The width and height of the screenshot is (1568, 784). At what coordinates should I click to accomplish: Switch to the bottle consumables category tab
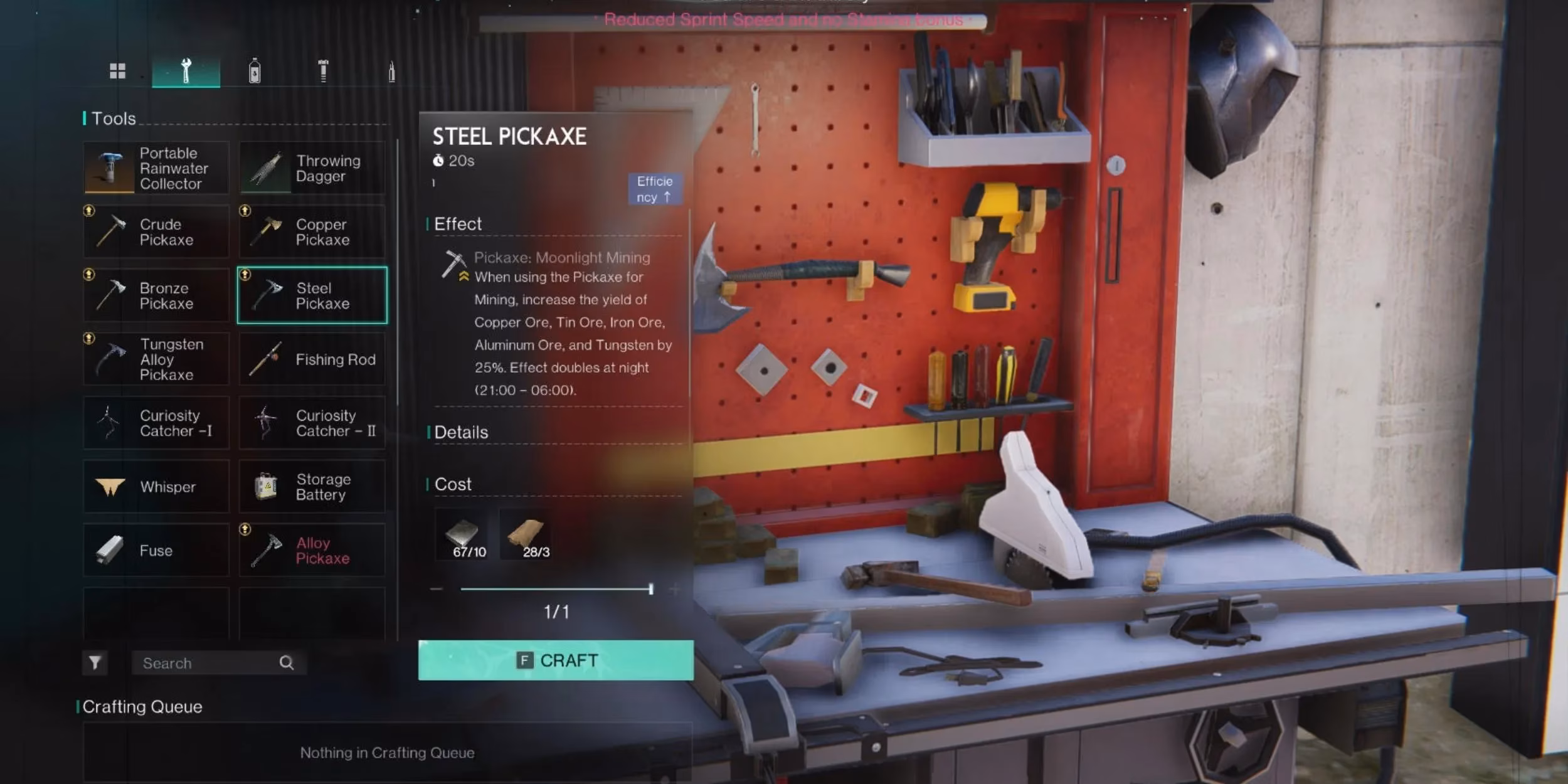pyautogui.click(x=255, y=70)
